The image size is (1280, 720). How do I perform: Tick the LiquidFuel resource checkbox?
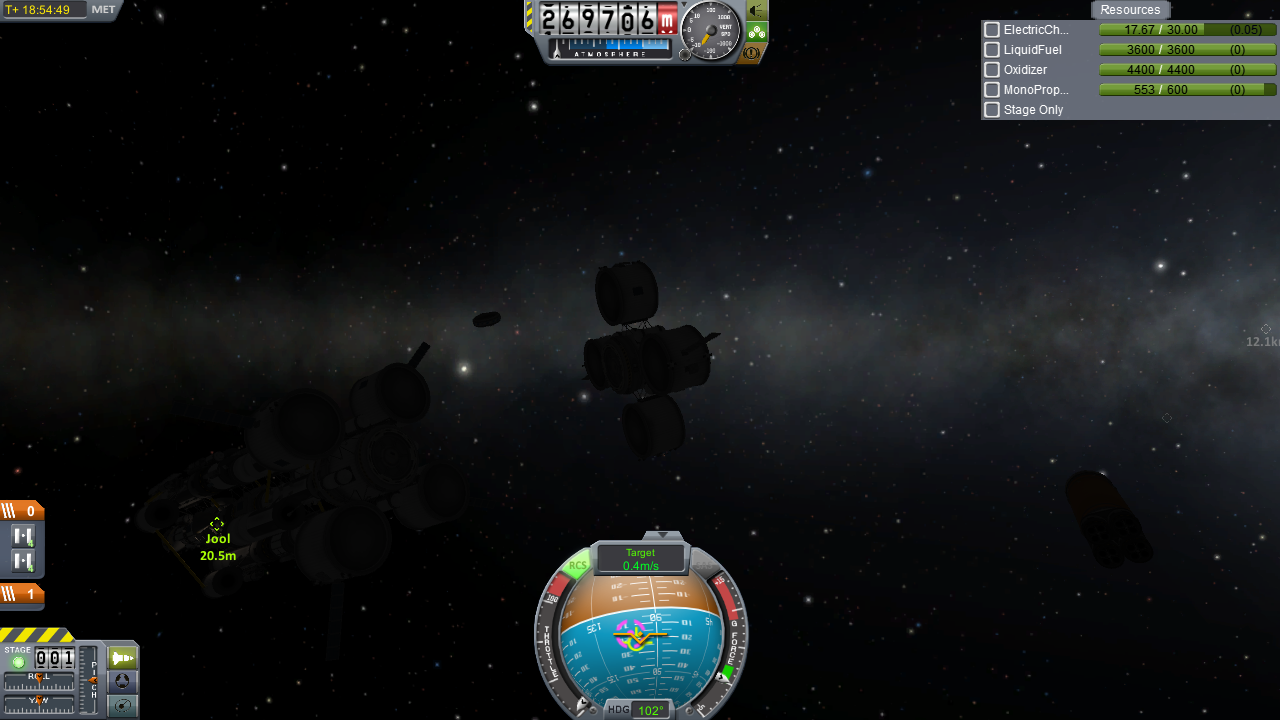[x=992, y=50]
